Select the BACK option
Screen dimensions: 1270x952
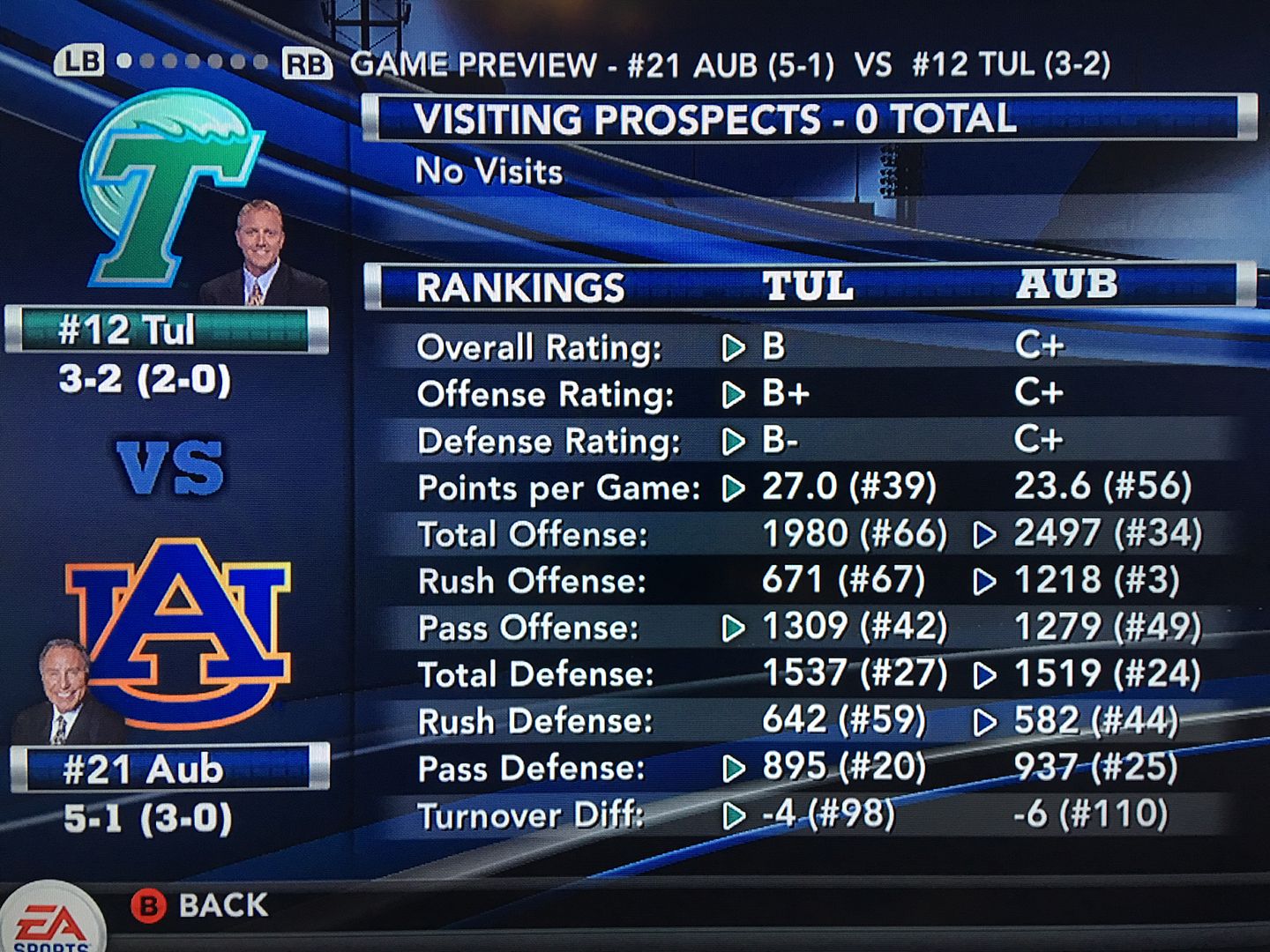200,905
